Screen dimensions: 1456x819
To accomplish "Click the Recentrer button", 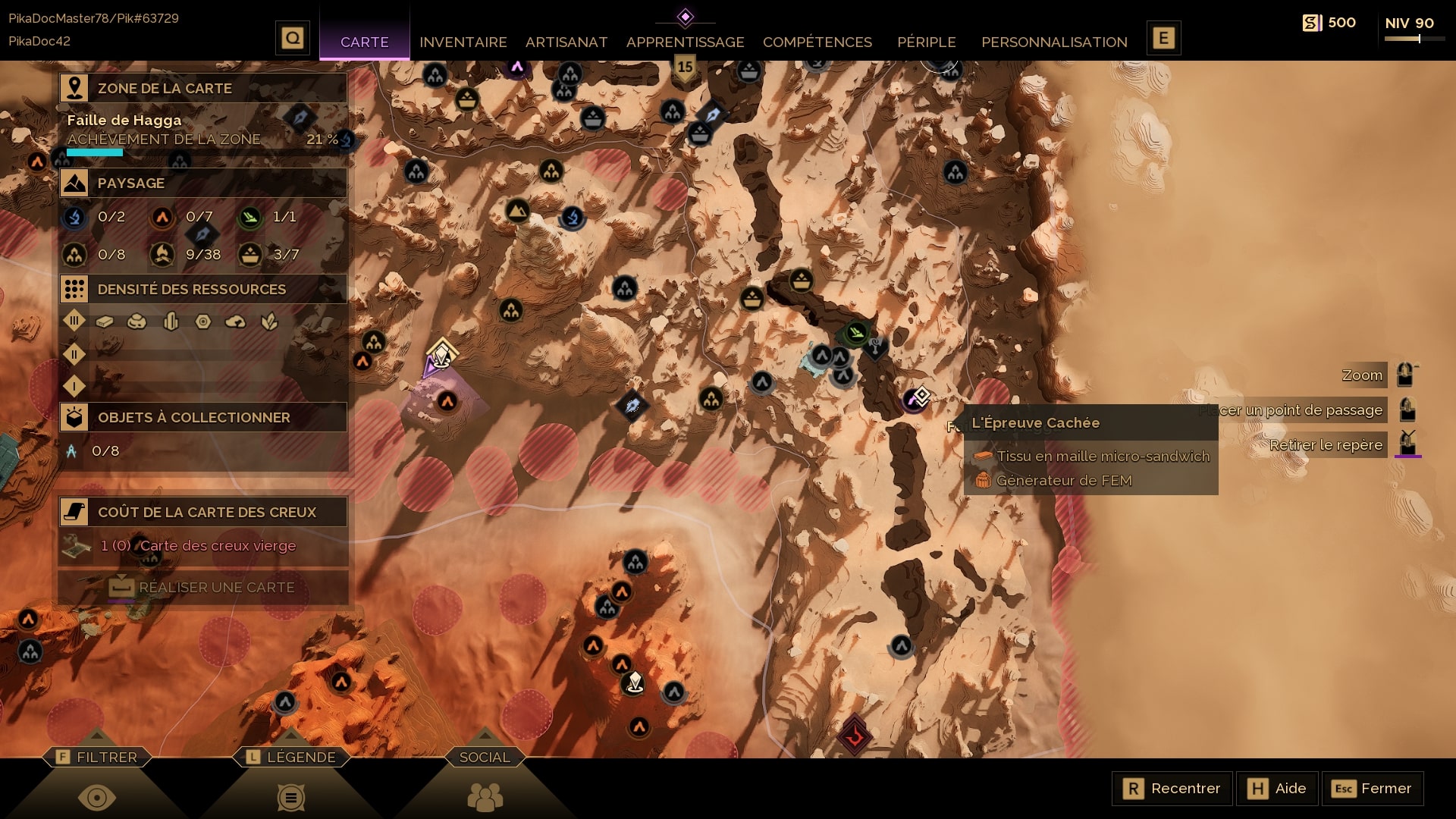I will pos(1172,789).
